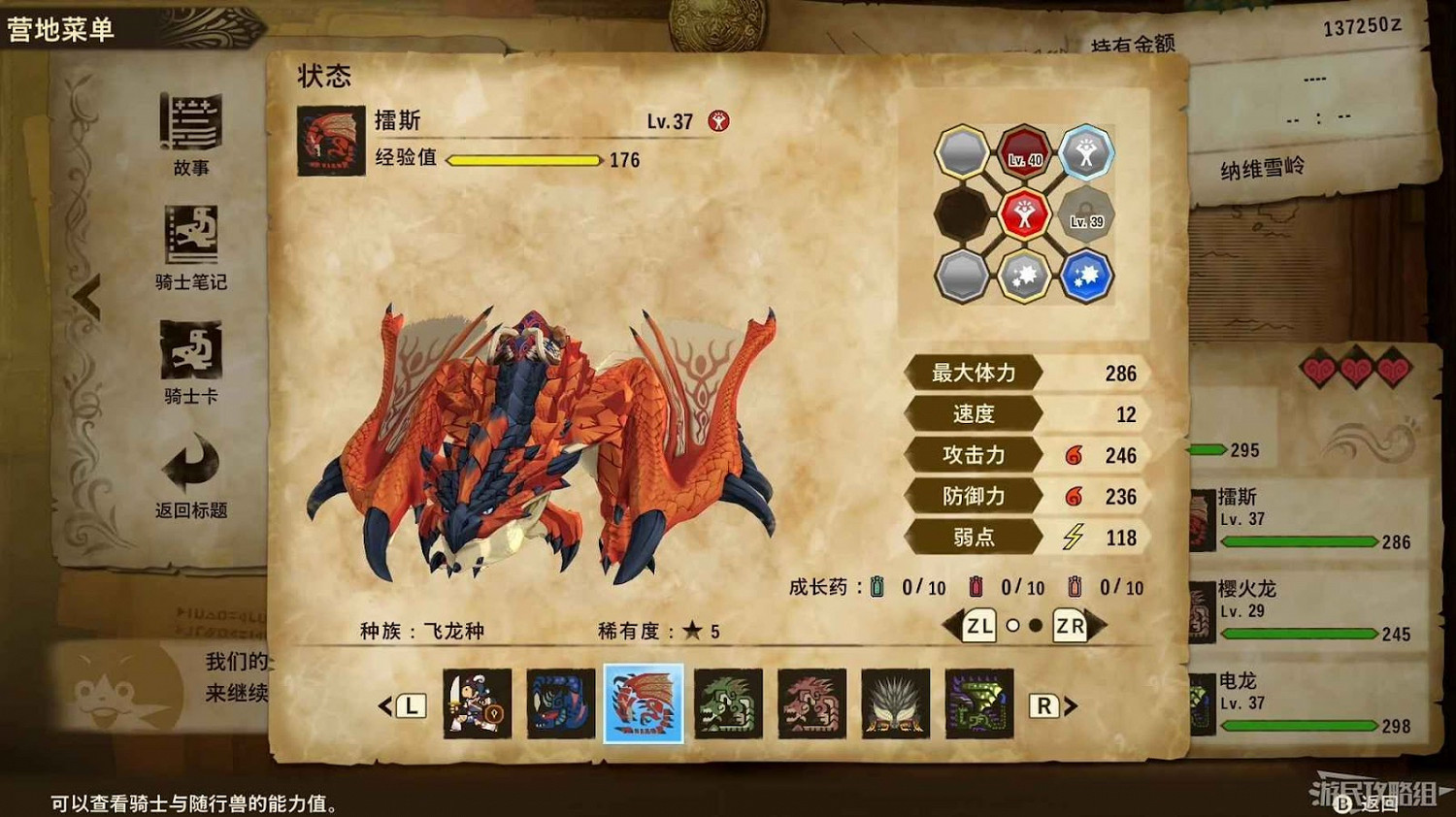The height and width of the screenshot is (817, 1456).
Task: Click the yellow 经验值 experience bar
Action: [x=524, y=160]
